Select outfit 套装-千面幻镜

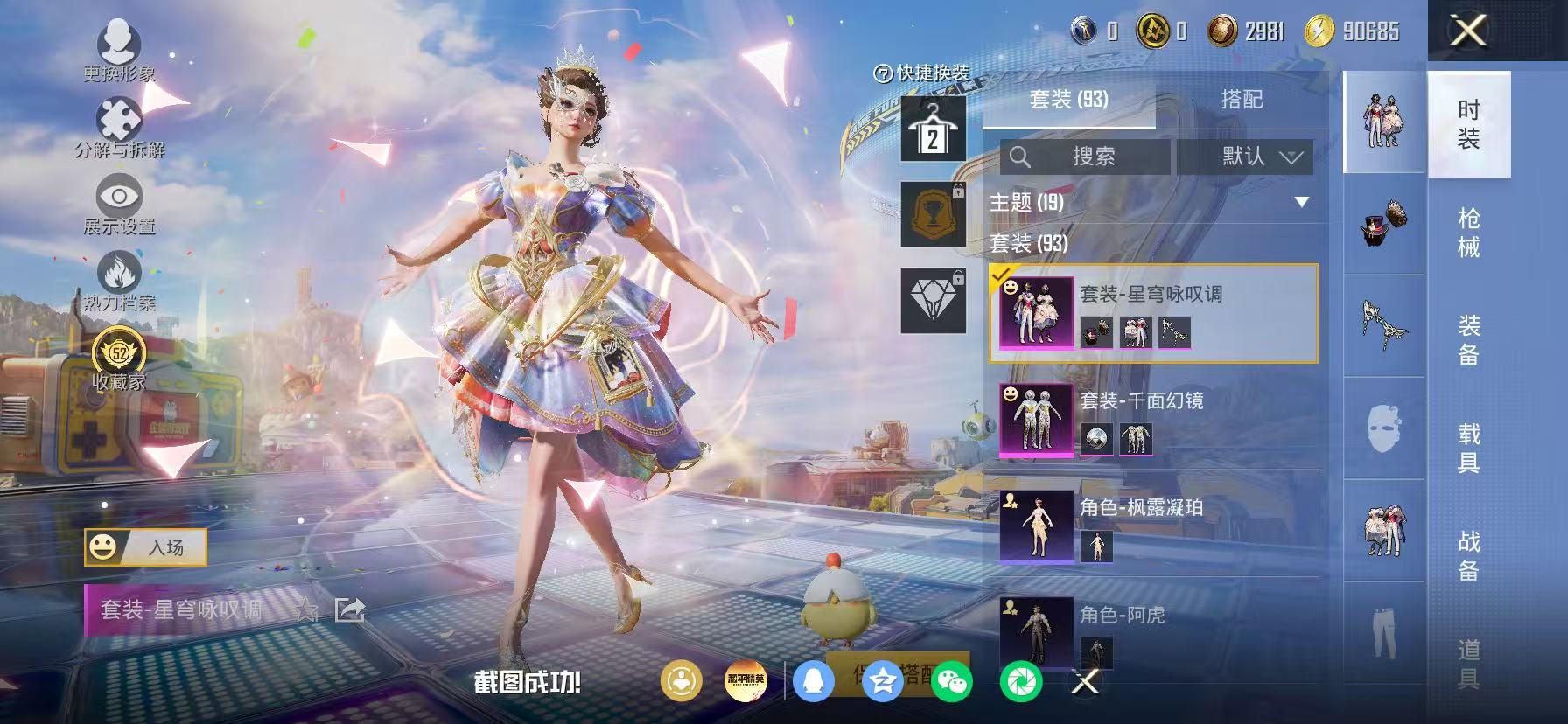tap(1153, 420)
